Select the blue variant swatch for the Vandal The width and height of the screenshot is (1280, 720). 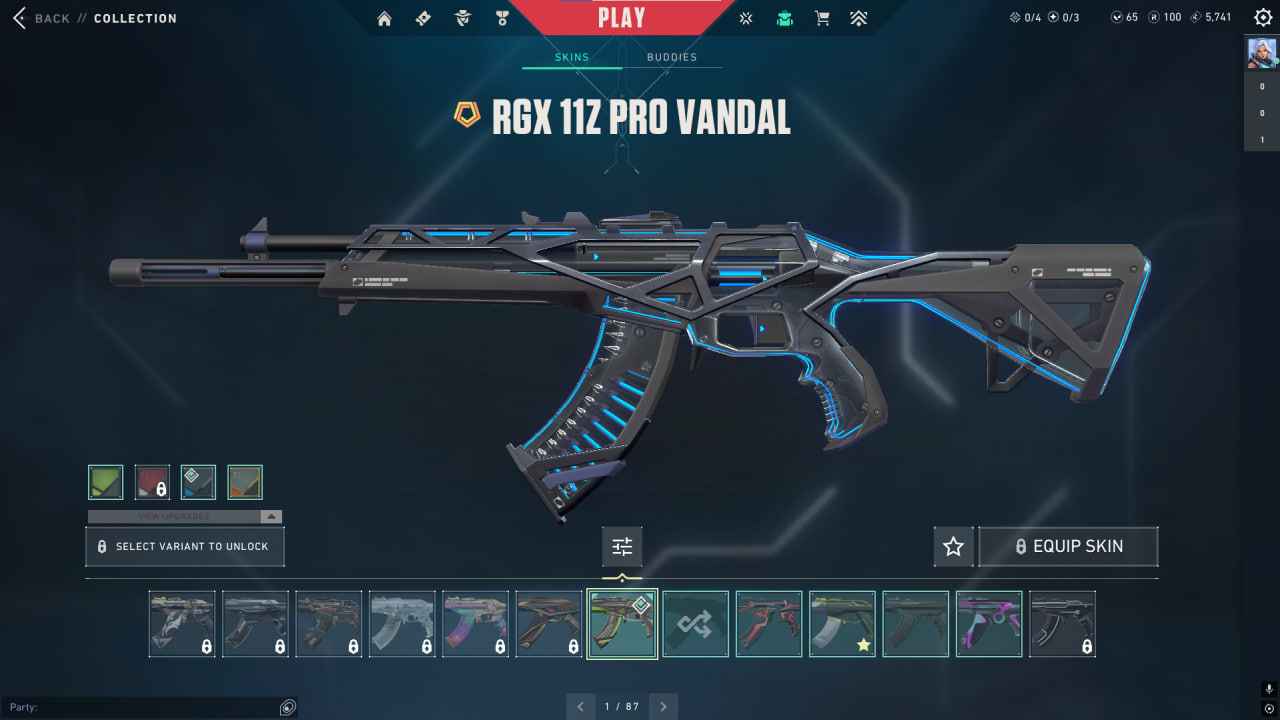click(197, 481)
